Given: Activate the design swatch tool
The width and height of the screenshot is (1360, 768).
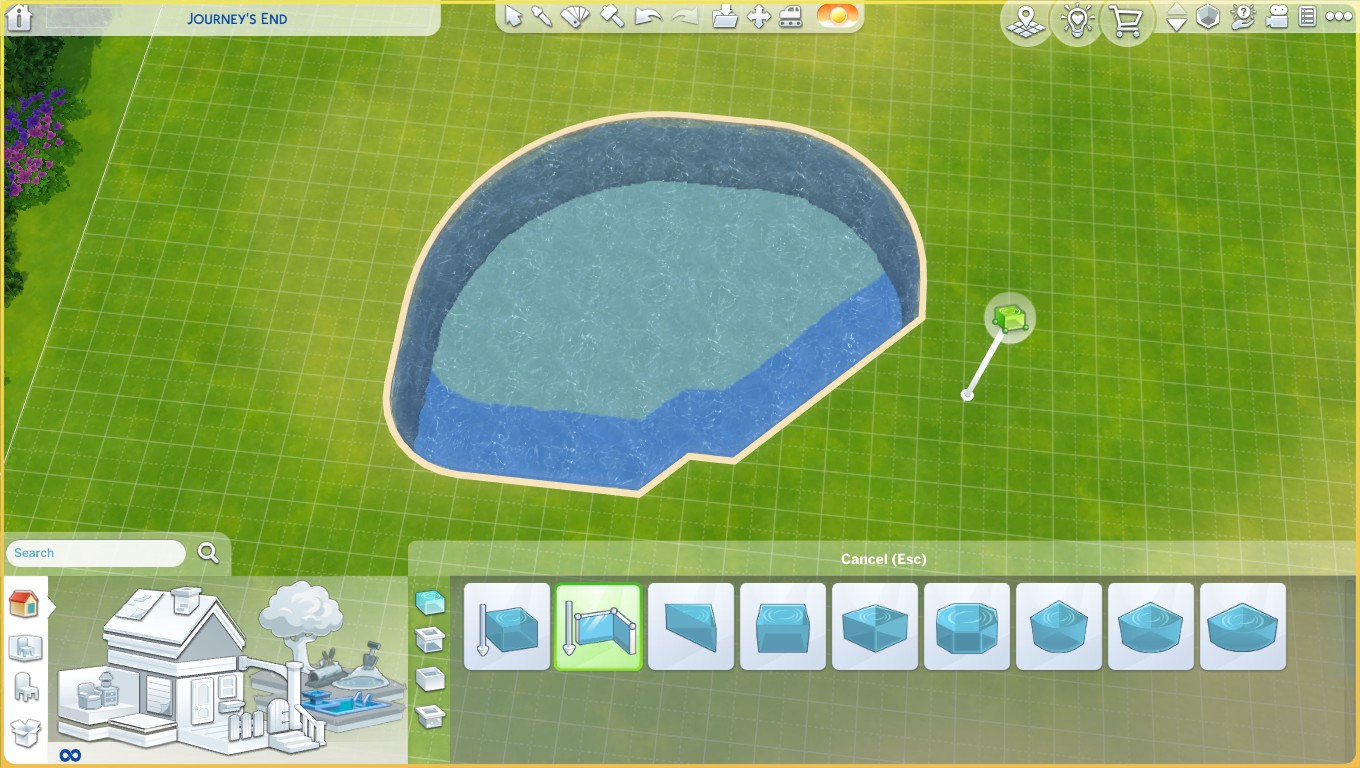Looking at the screenshot, I should (x=575, y=16).
